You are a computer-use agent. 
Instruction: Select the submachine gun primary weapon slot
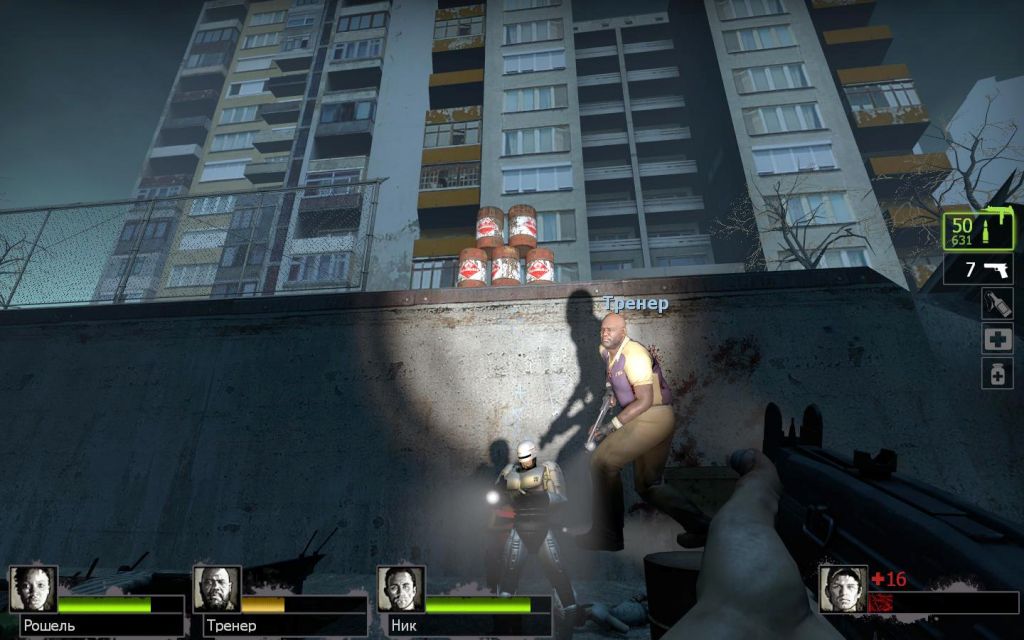pos(978,231)
